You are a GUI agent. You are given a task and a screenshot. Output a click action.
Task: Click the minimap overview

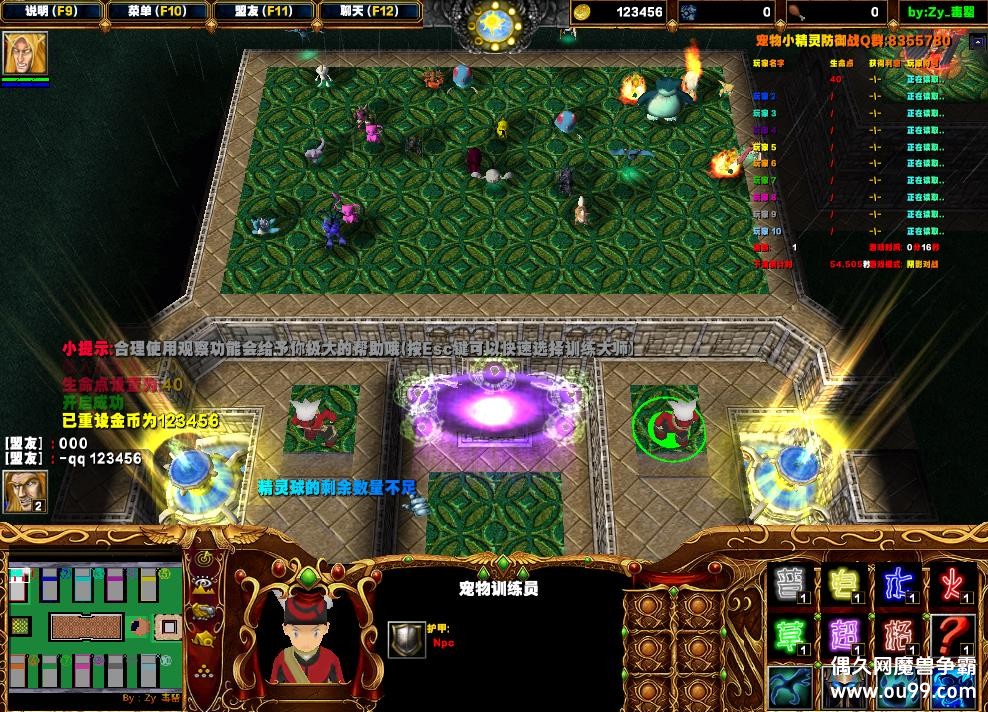[95, 627]
